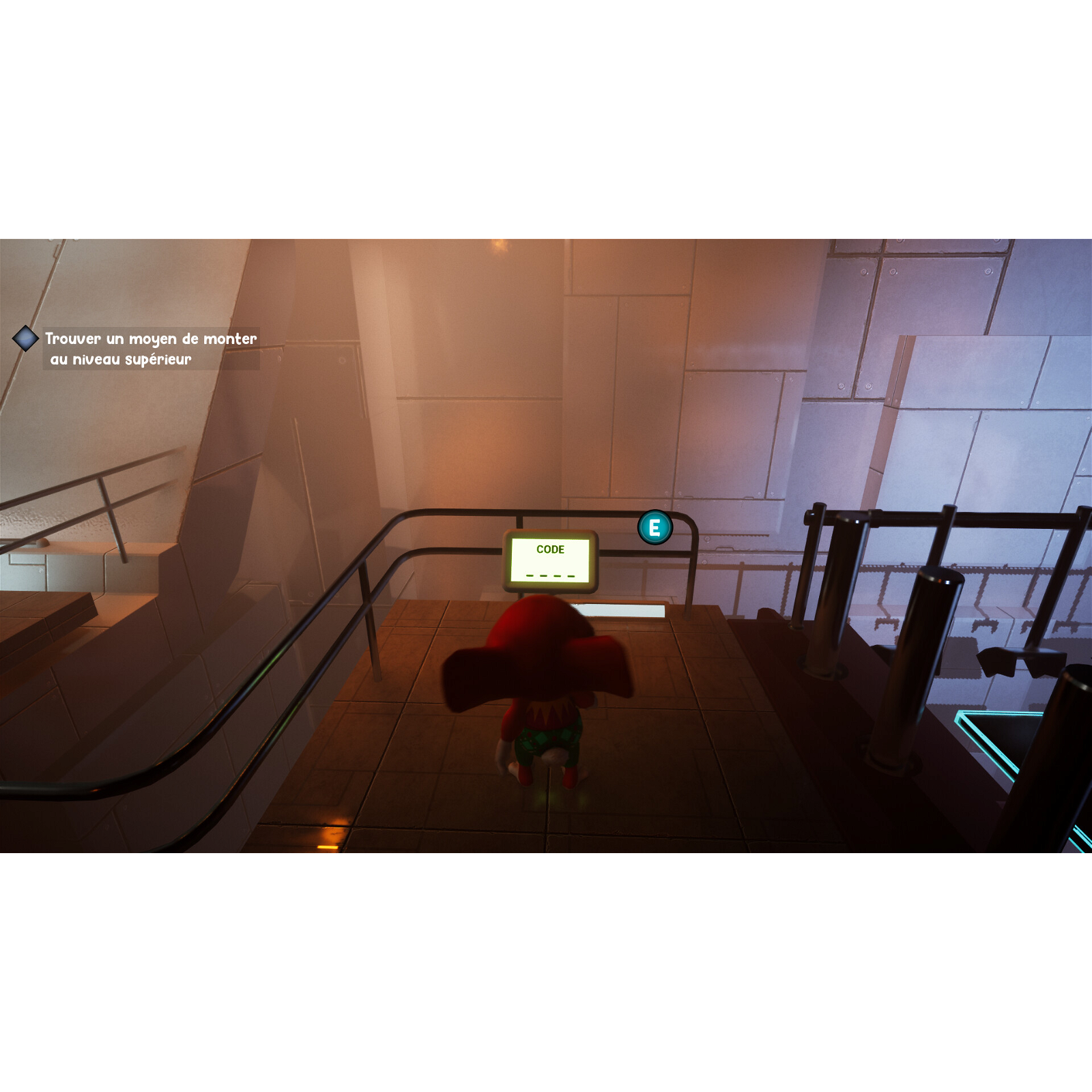Click the letter E inside the interact bubble
The image size is (1092, 1092).
point(654,528)
